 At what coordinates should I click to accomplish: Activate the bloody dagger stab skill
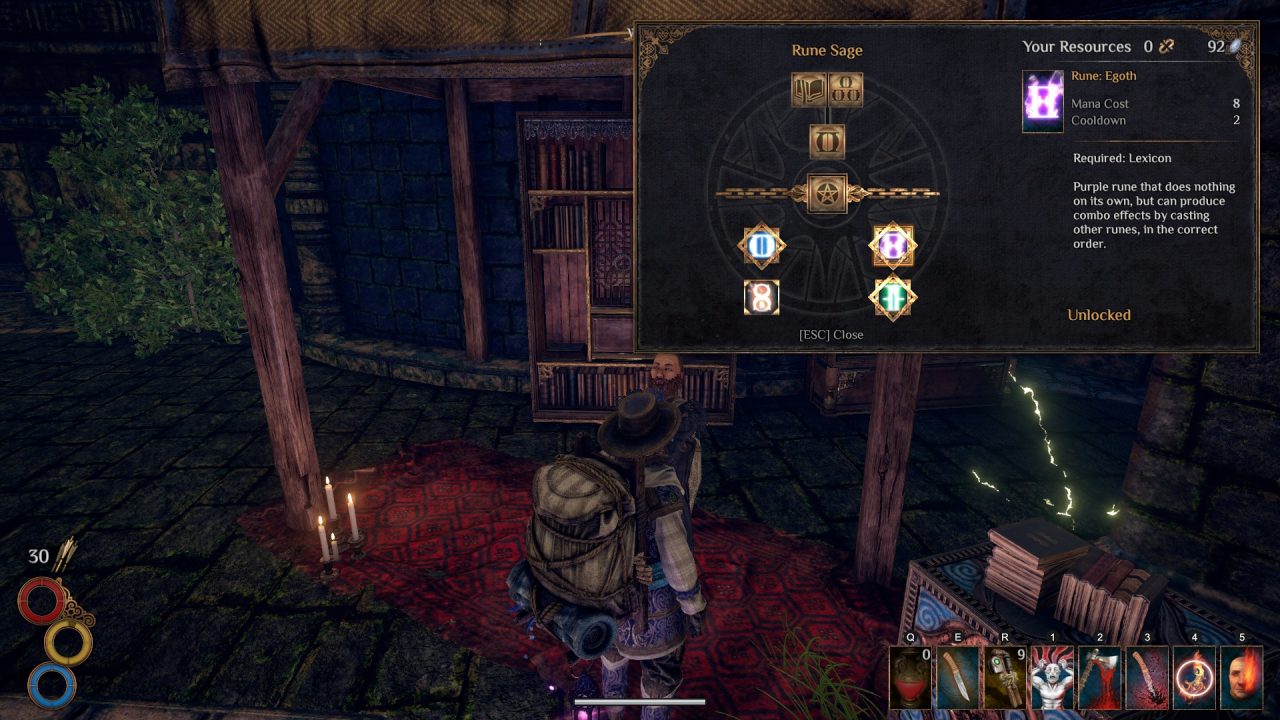point(1147,679)
